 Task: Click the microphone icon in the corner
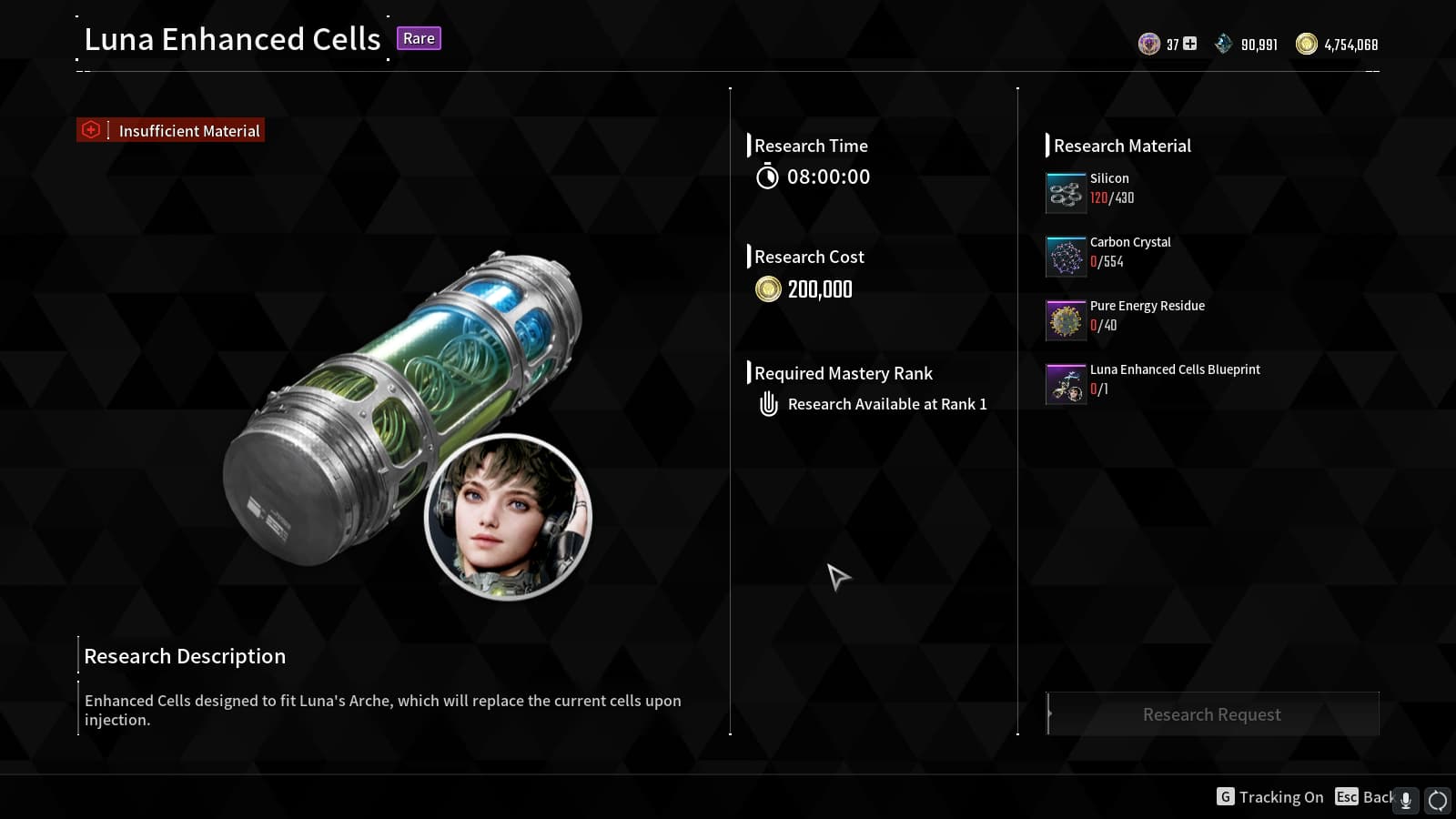coord(1406,800)
